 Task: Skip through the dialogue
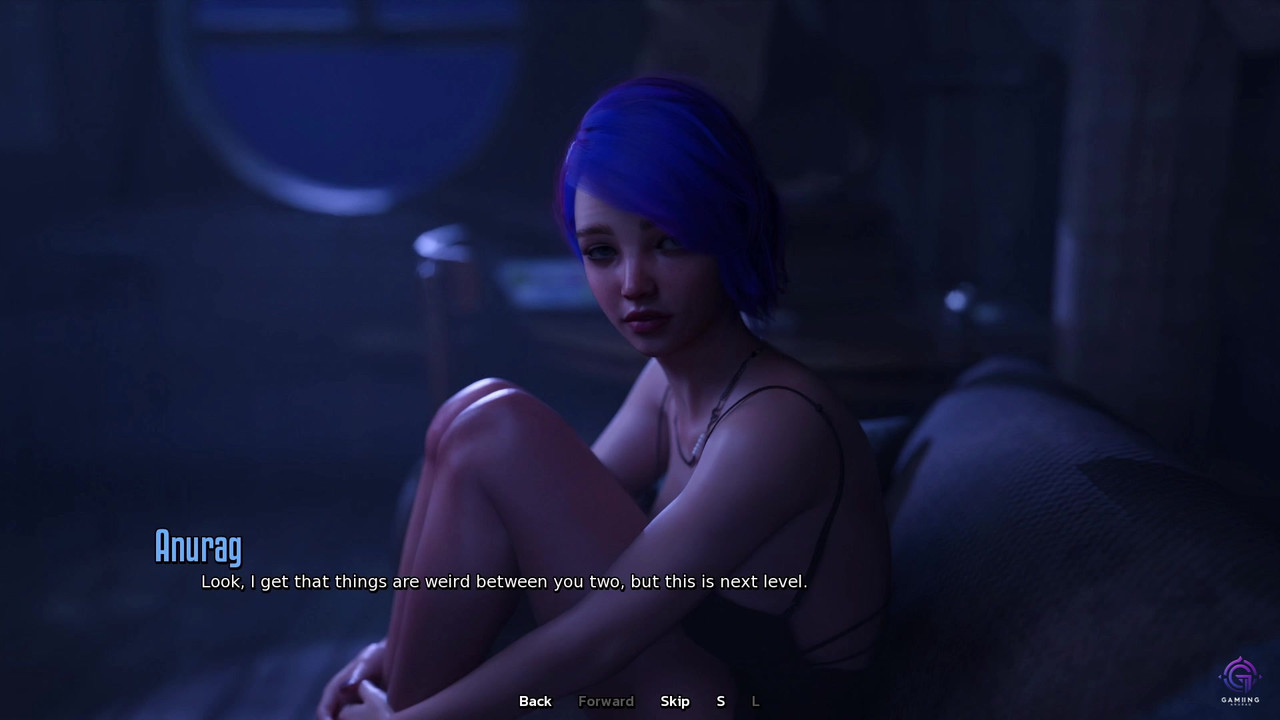click(x=675, y=701)
